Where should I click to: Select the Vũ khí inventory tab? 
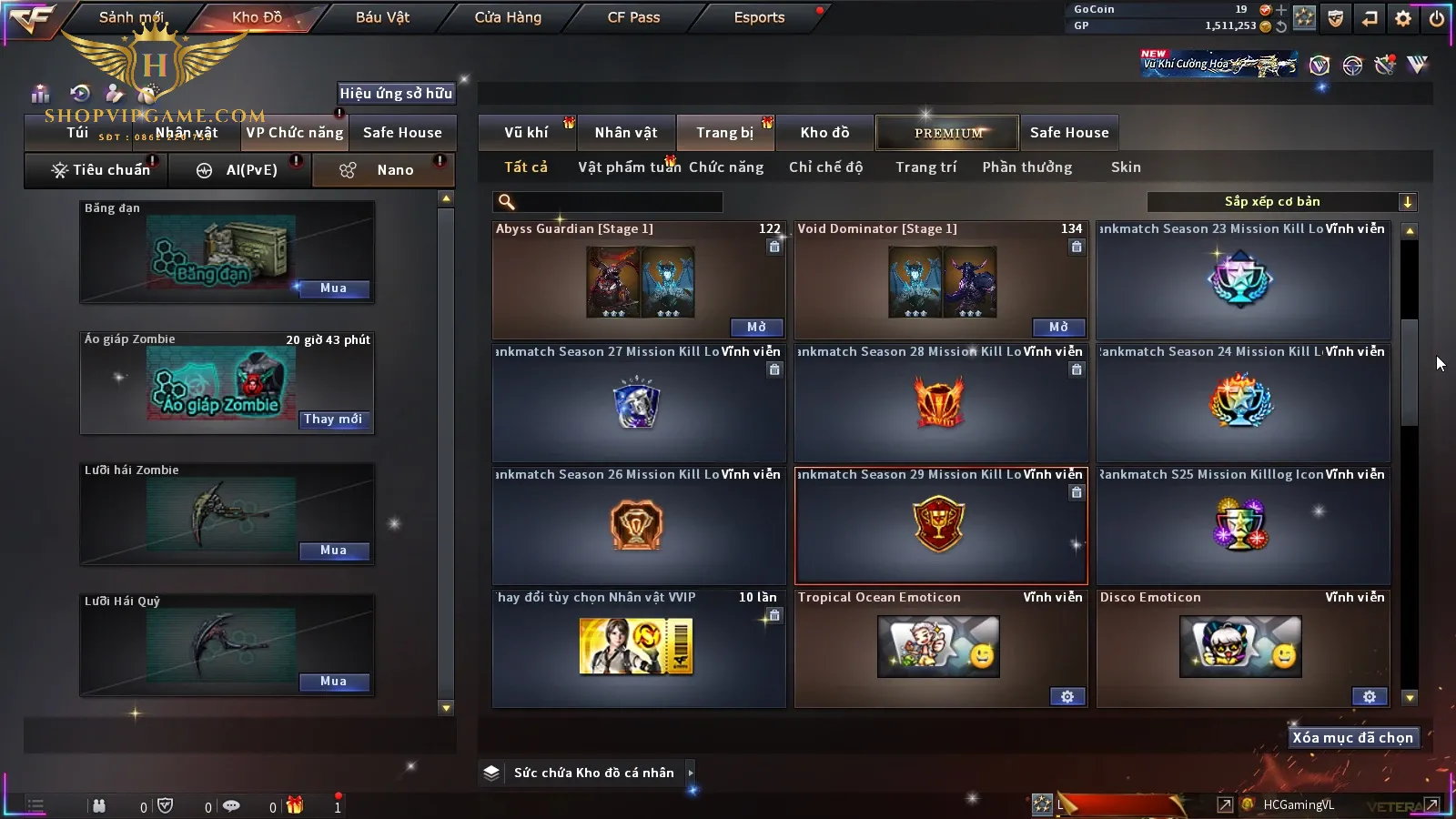point(526,133)
